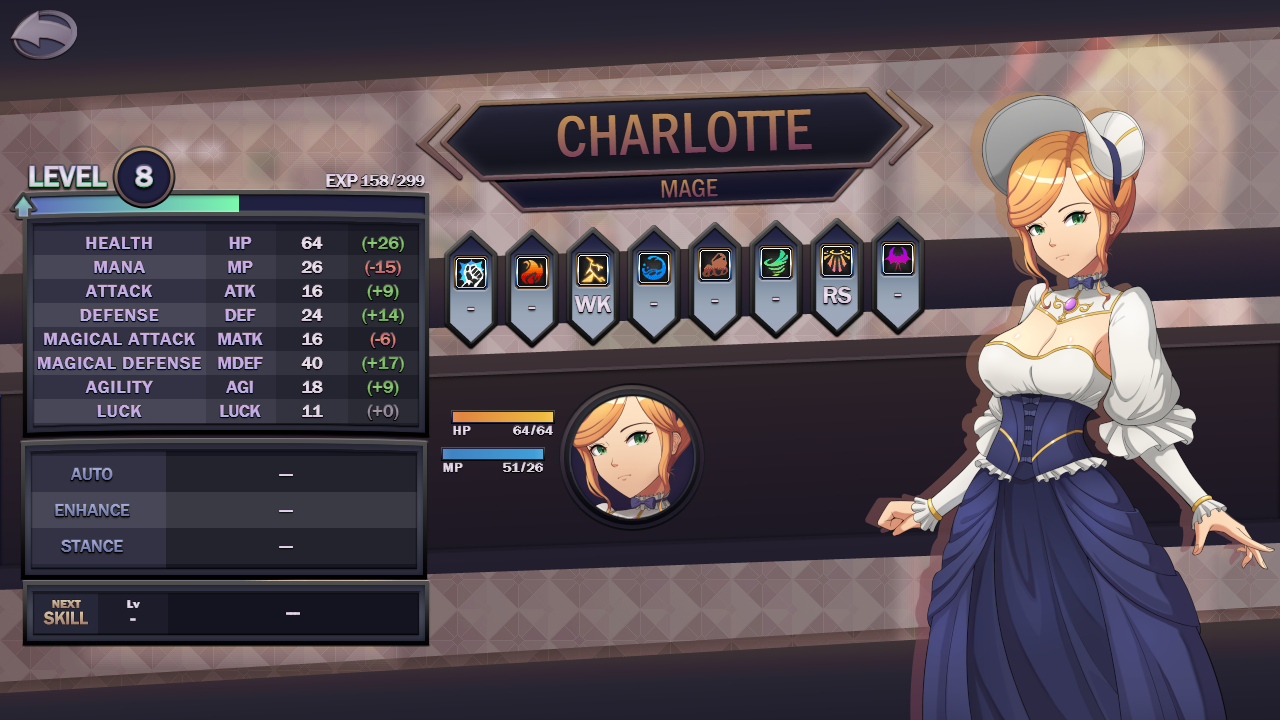
Task: Select the ENHANCE skill row
Action: point(224,510)
